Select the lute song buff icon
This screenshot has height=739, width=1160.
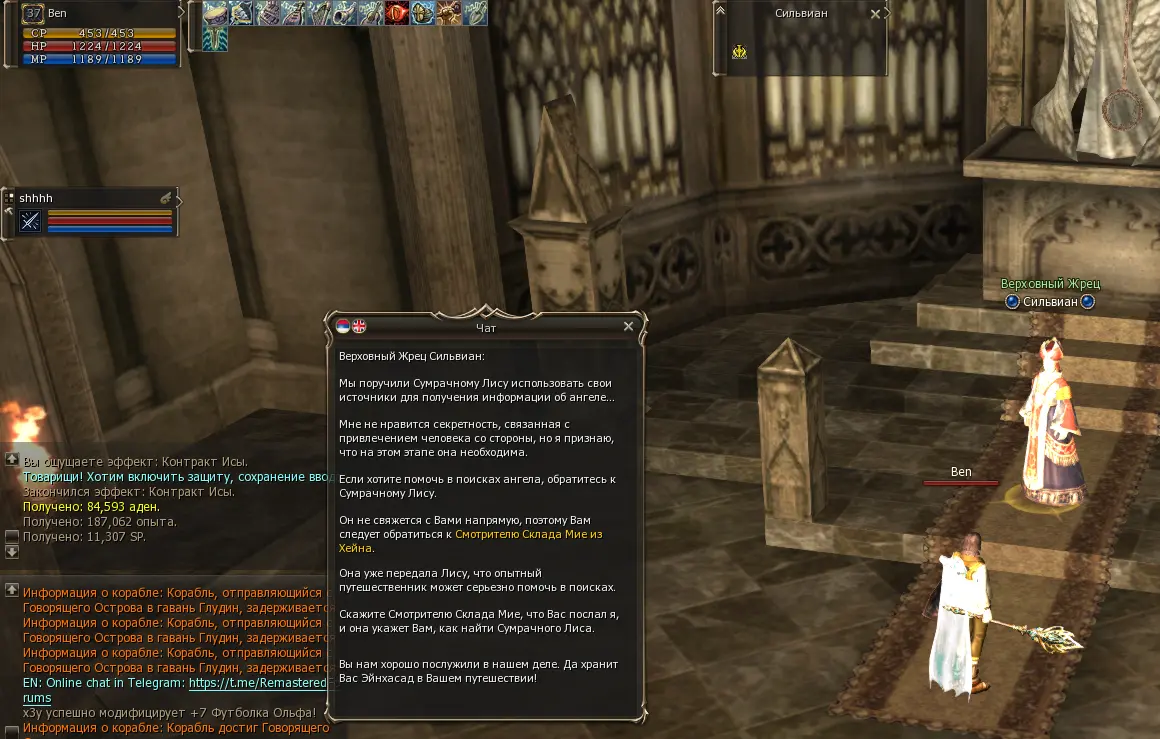coord(292,13)
